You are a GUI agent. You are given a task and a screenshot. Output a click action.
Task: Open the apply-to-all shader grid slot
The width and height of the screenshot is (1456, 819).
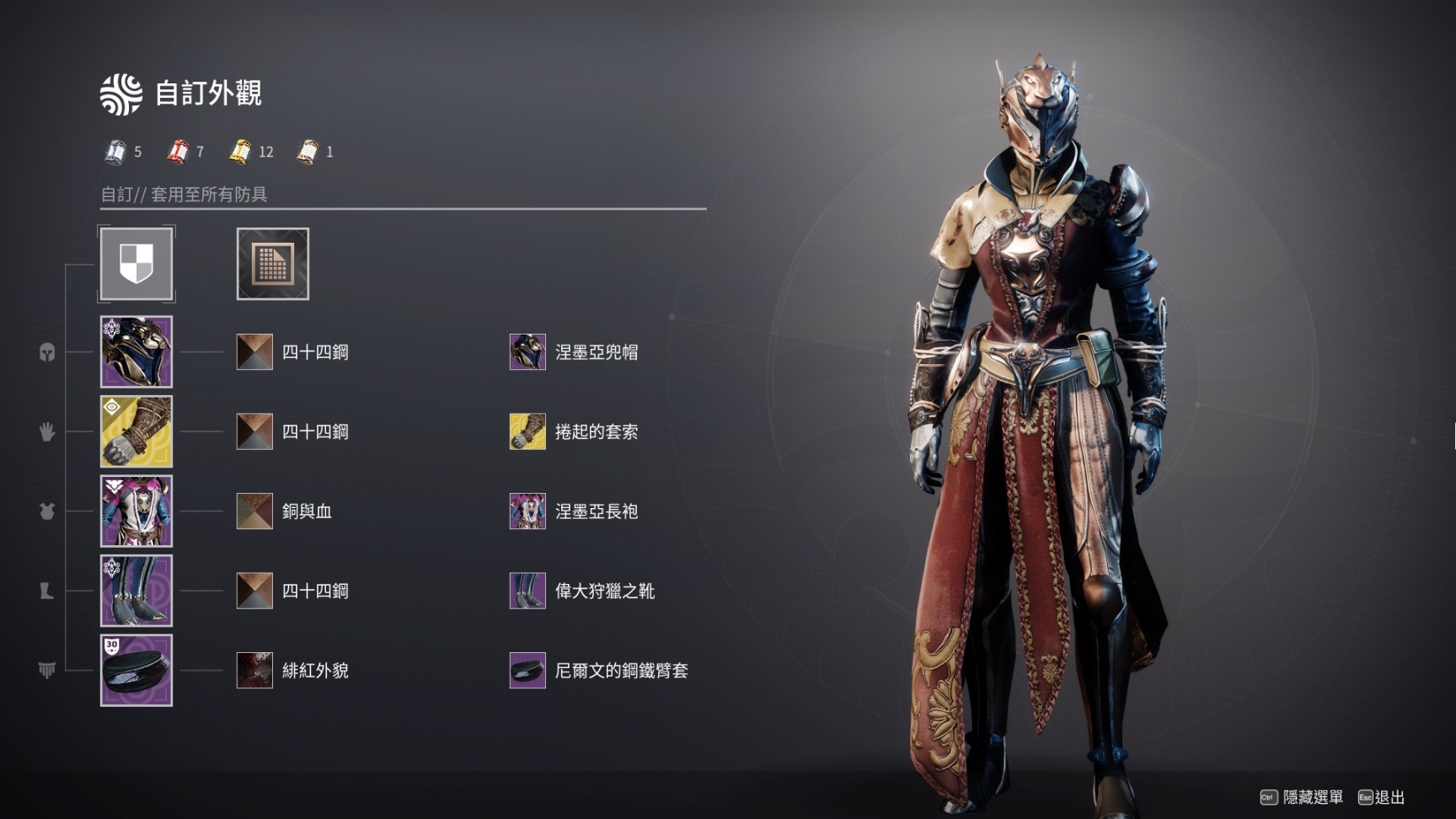(x=272, y=264)
